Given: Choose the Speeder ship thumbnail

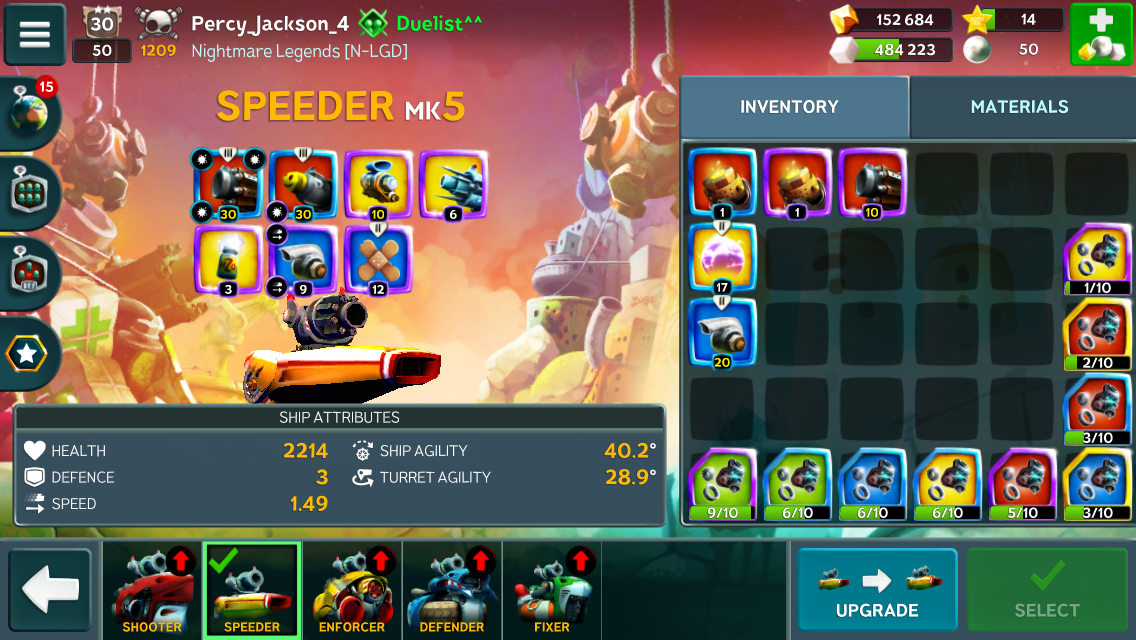Looking at the screenshot, I should pos(252,591).
